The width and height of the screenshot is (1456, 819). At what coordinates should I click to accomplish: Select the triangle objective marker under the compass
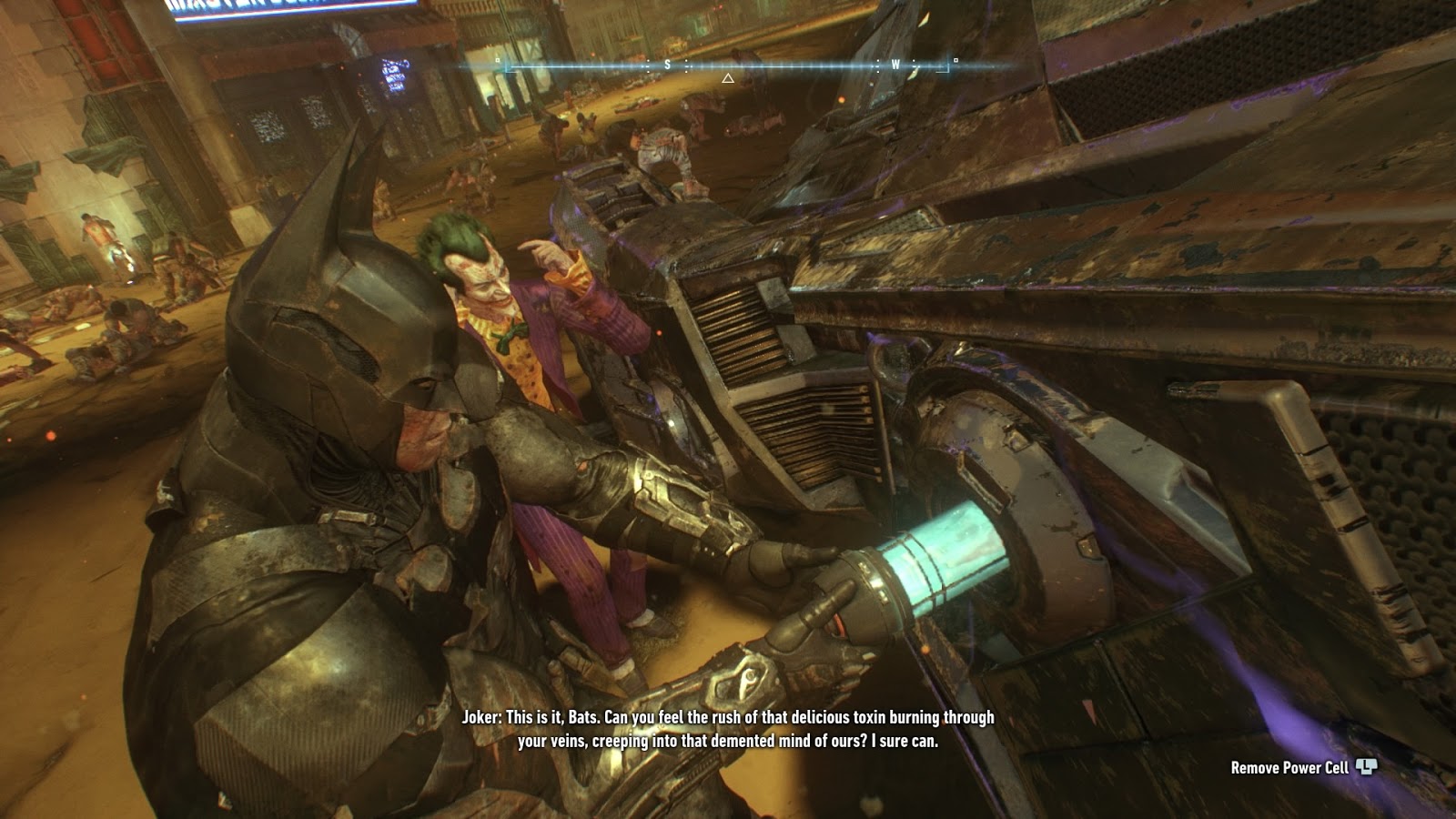(x=728, y=79)
